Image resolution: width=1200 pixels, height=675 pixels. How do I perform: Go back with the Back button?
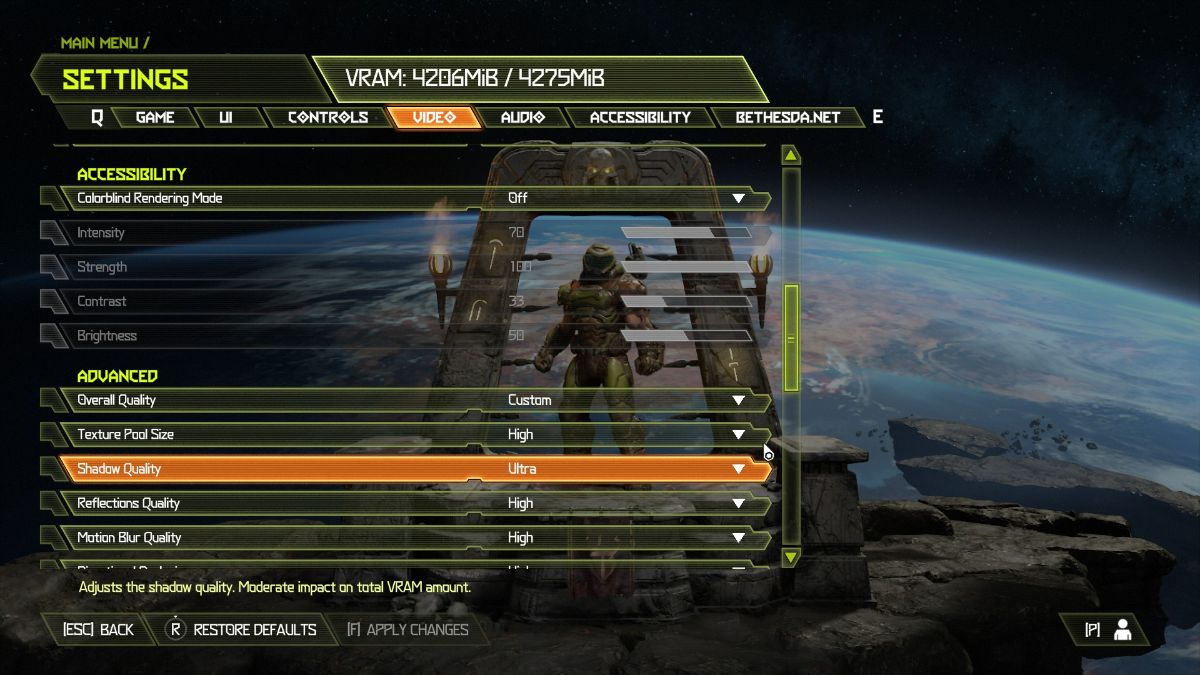[x=98, y=630]
